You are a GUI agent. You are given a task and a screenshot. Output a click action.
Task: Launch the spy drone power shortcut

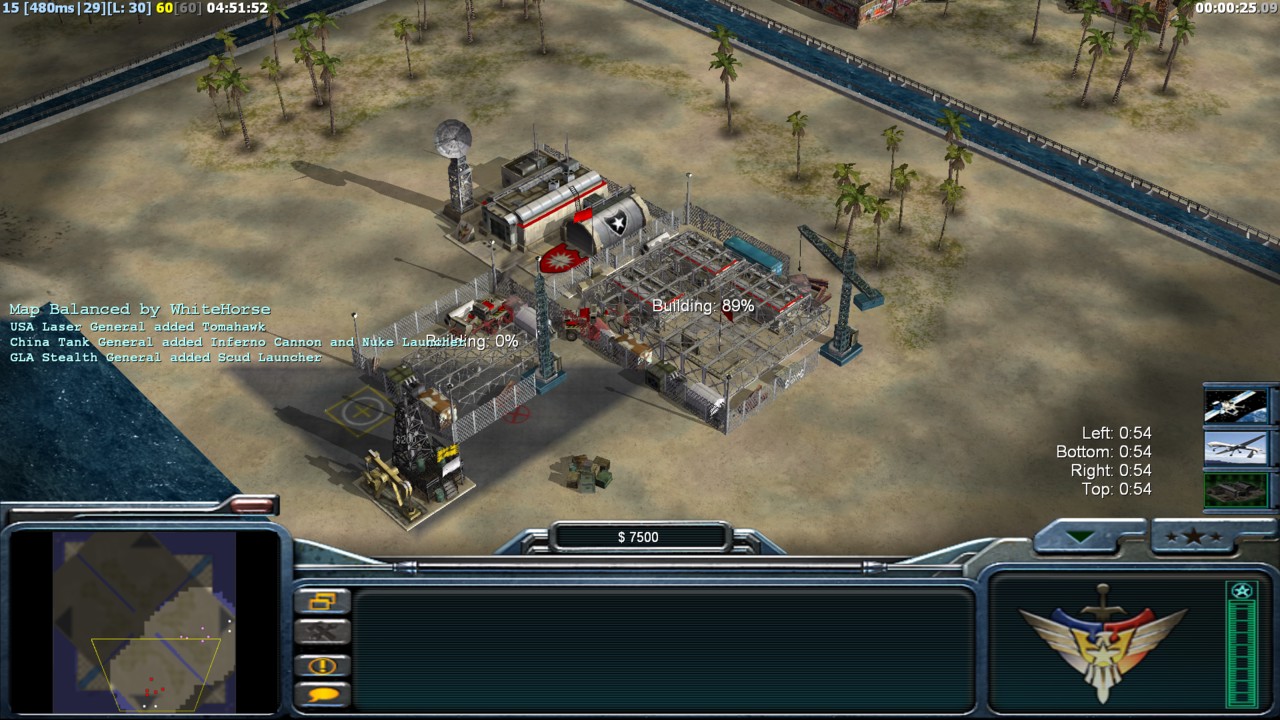coord(1236,448)
